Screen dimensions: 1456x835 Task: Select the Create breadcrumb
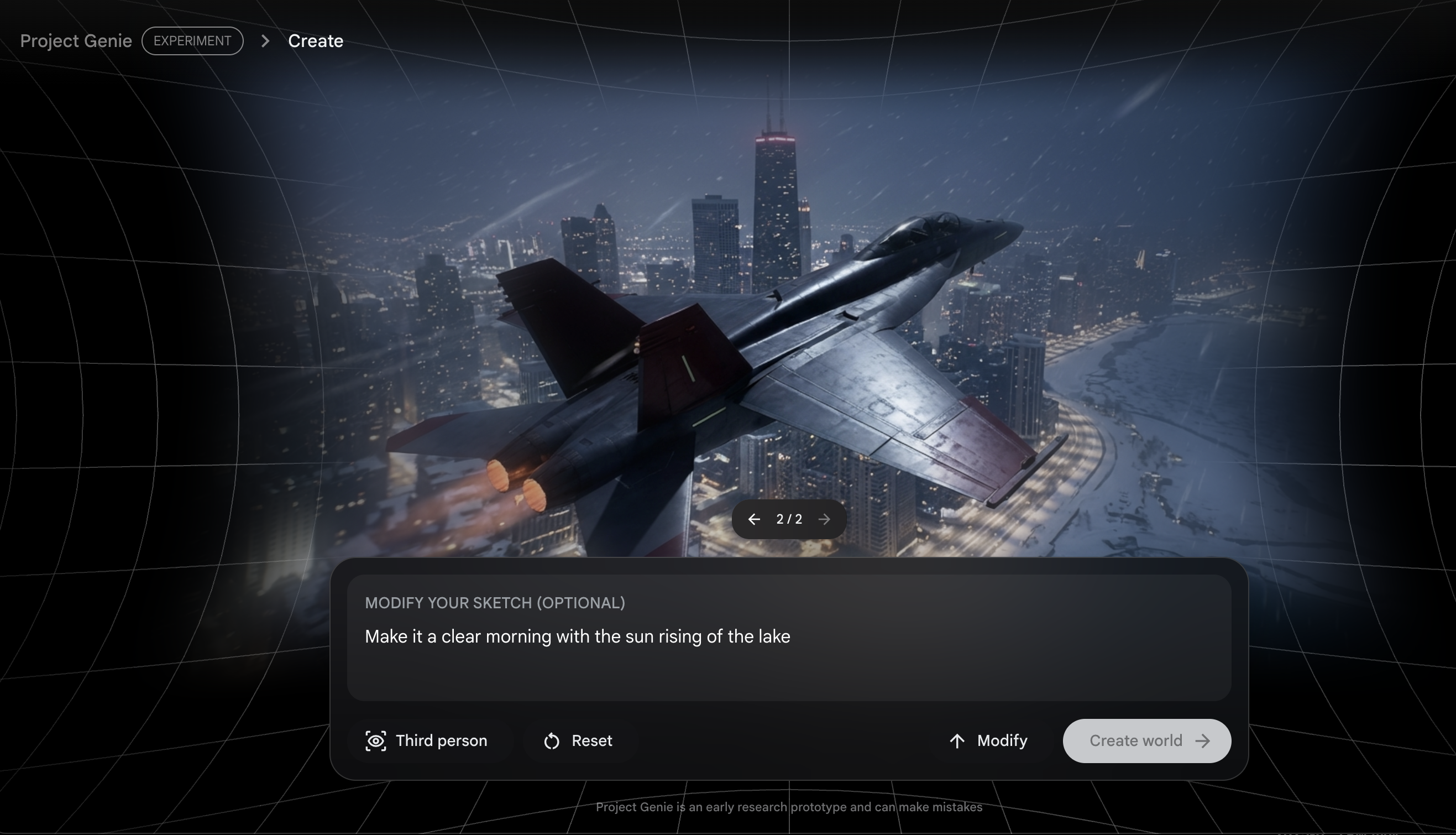315,41
